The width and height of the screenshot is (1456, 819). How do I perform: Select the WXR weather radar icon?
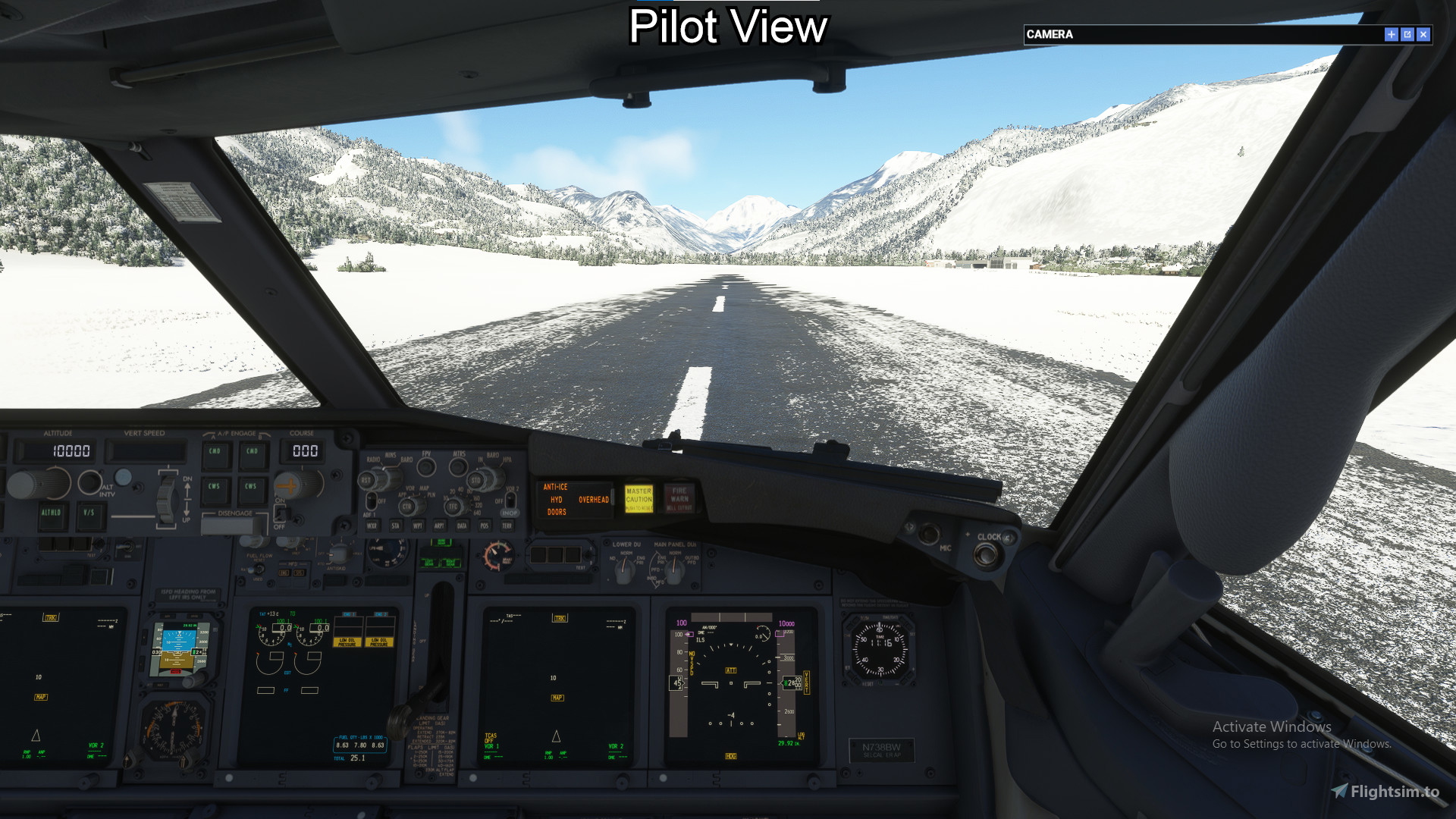tap(372, 526)
